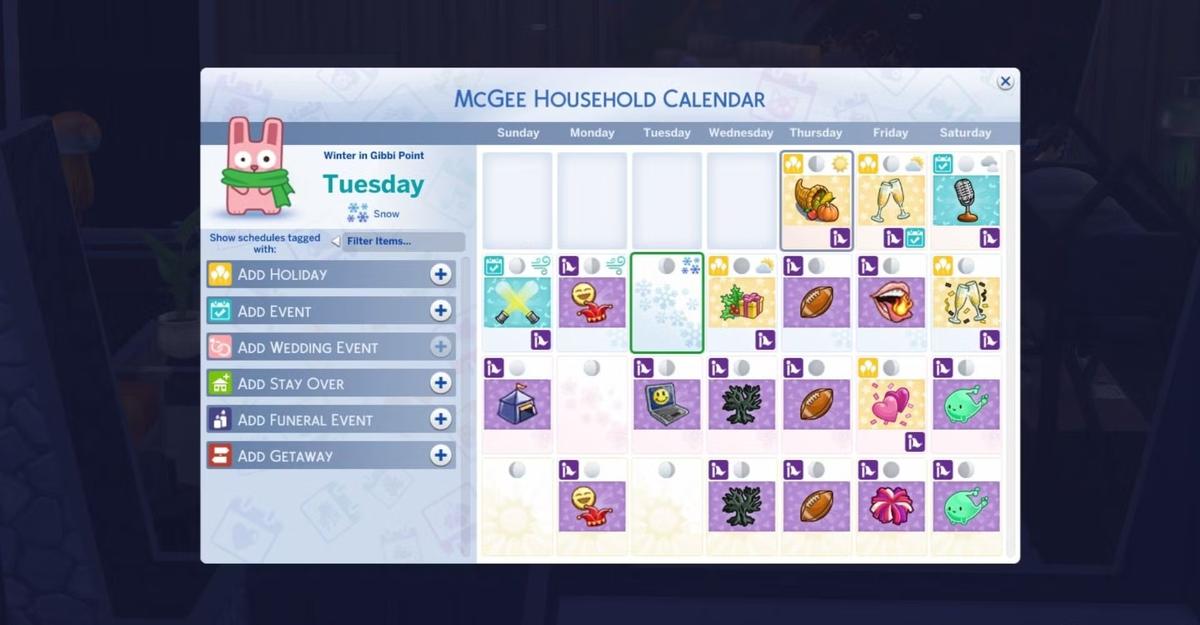The image size is (1200, 625).
Task: Choose the holiday with gifts and holly
Action: (x=741, y=302)
